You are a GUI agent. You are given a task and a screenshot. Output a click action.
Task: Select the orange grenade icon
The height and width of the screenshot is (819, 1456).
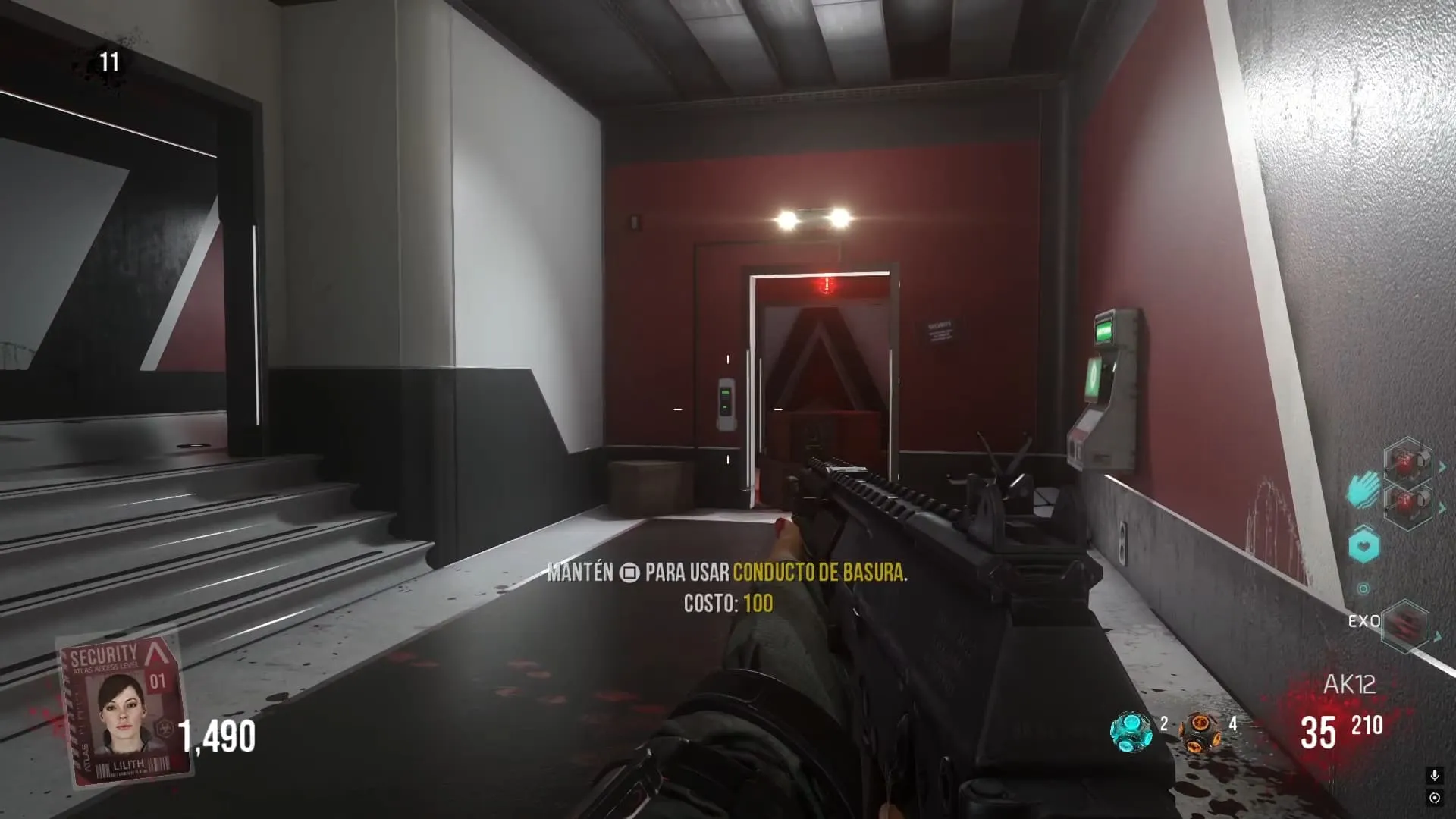point(1200,731)
